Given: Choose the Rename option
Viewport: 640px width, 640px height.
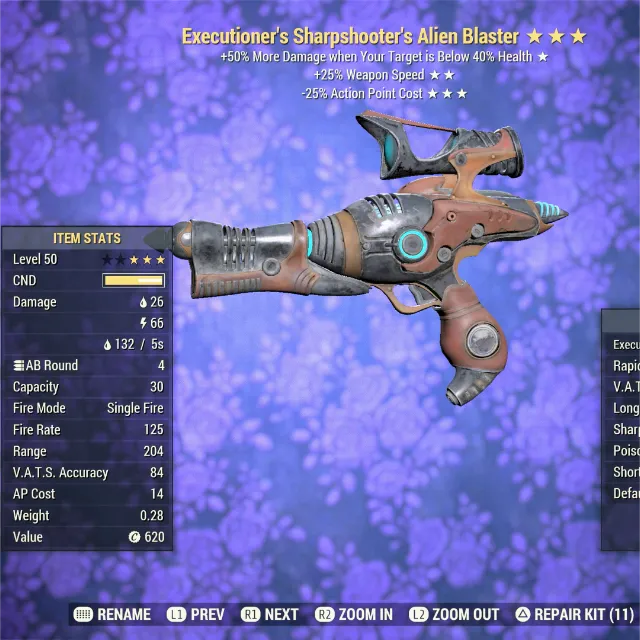Looking at the screenshot, I should (x=112, y=614).
